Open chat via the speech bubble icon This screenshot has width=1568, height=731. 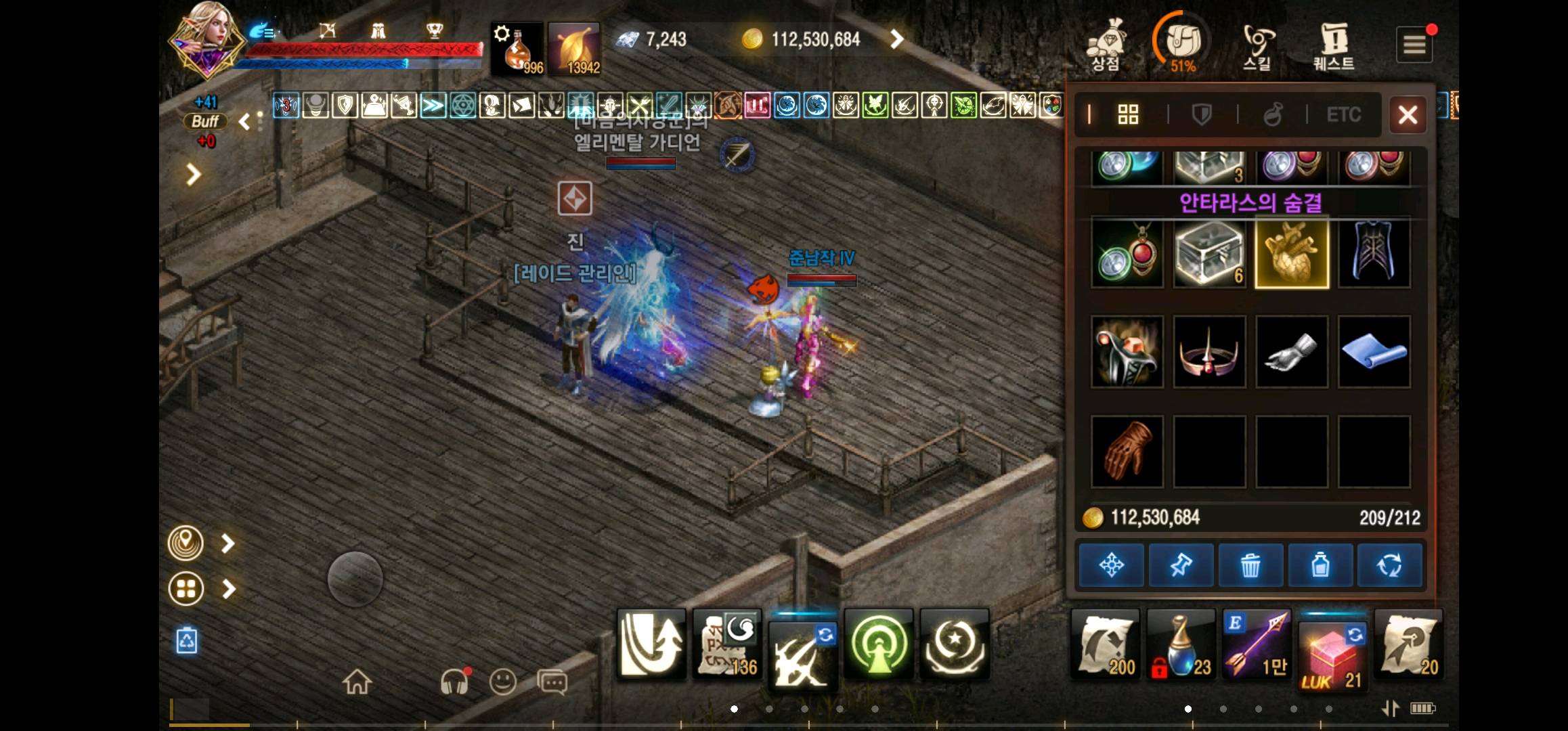pyautogui.click(x=552, y=682)
